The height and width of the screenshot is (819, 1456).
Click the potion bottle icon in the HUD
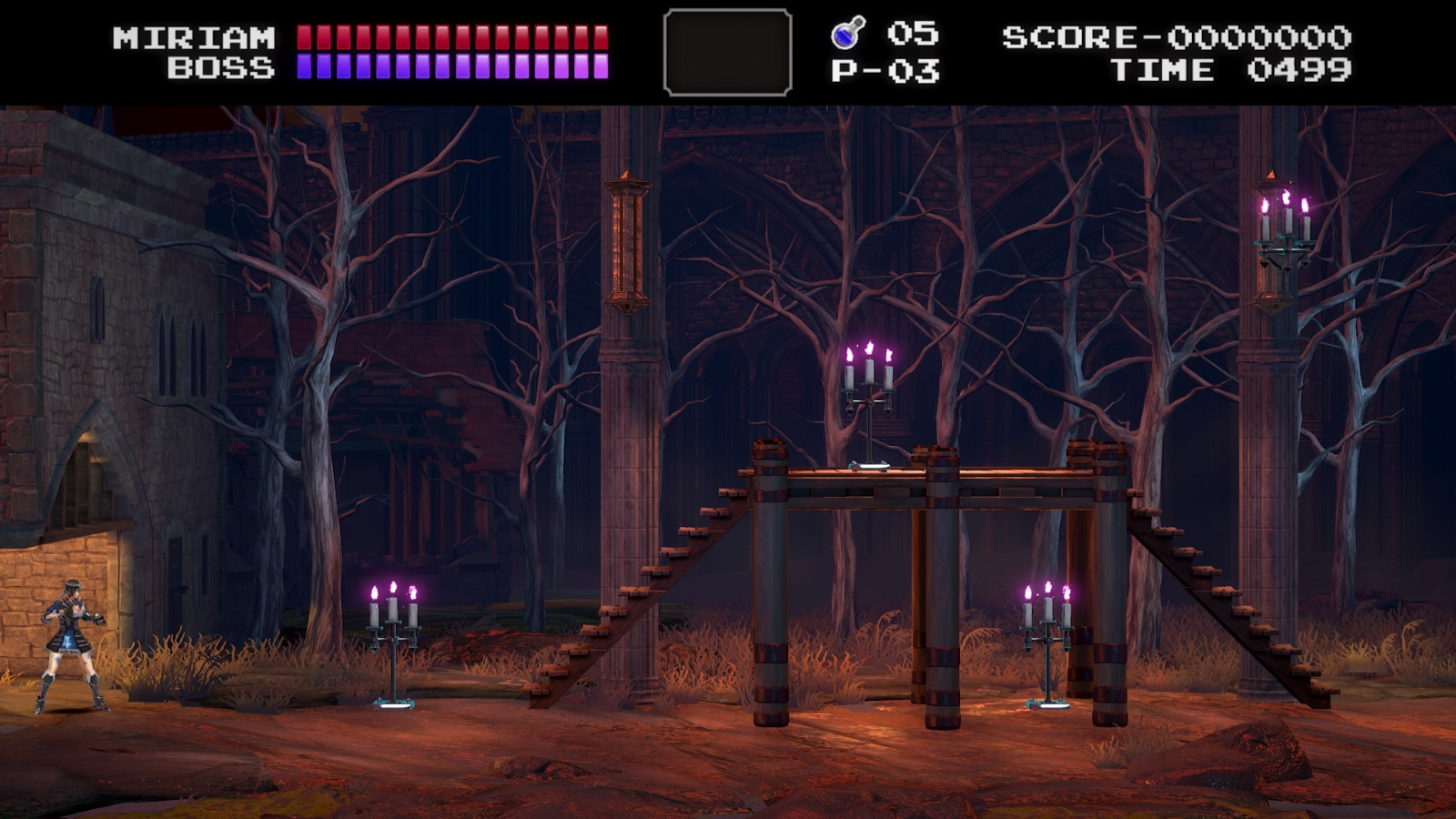846,32
